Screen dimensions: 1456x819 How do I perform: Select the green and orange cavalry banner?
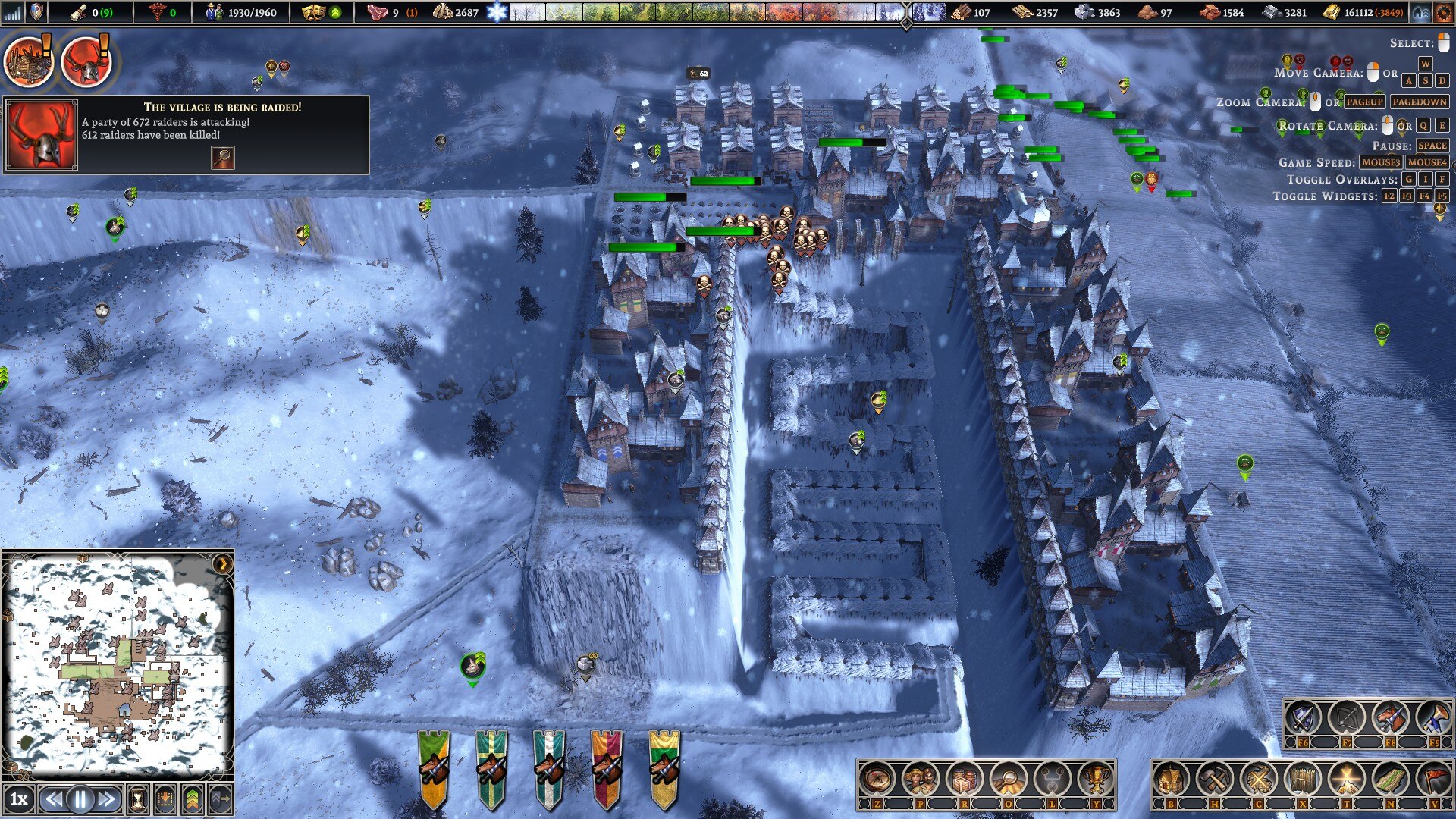[x=434, y=767]
